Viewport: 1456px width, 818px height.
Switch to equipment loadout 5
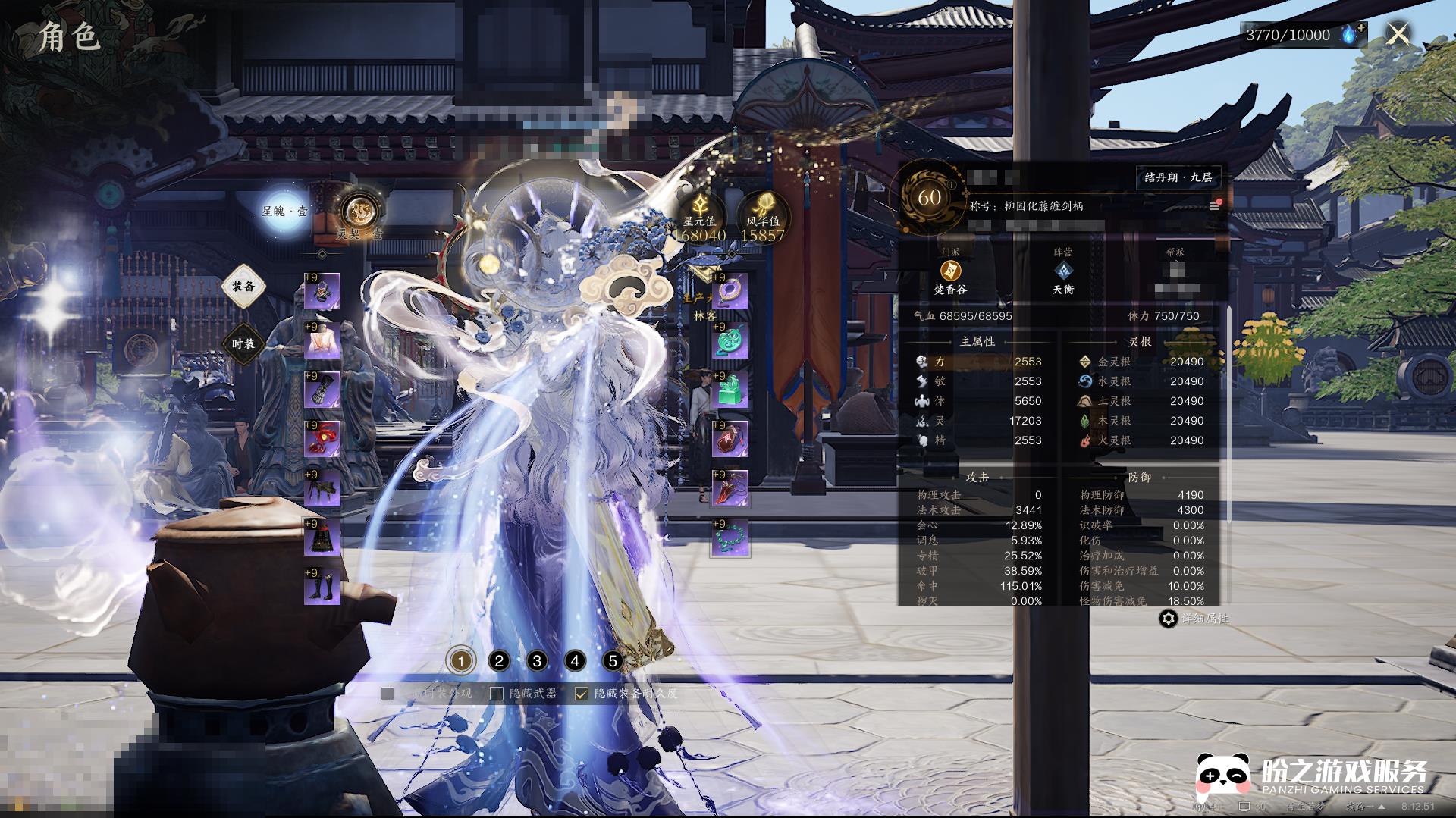tap(613, 661)
